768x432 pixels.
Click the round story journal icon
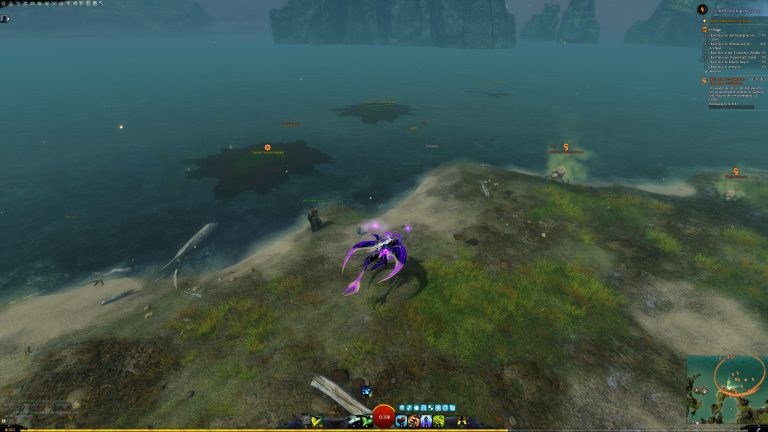[701, 9]
